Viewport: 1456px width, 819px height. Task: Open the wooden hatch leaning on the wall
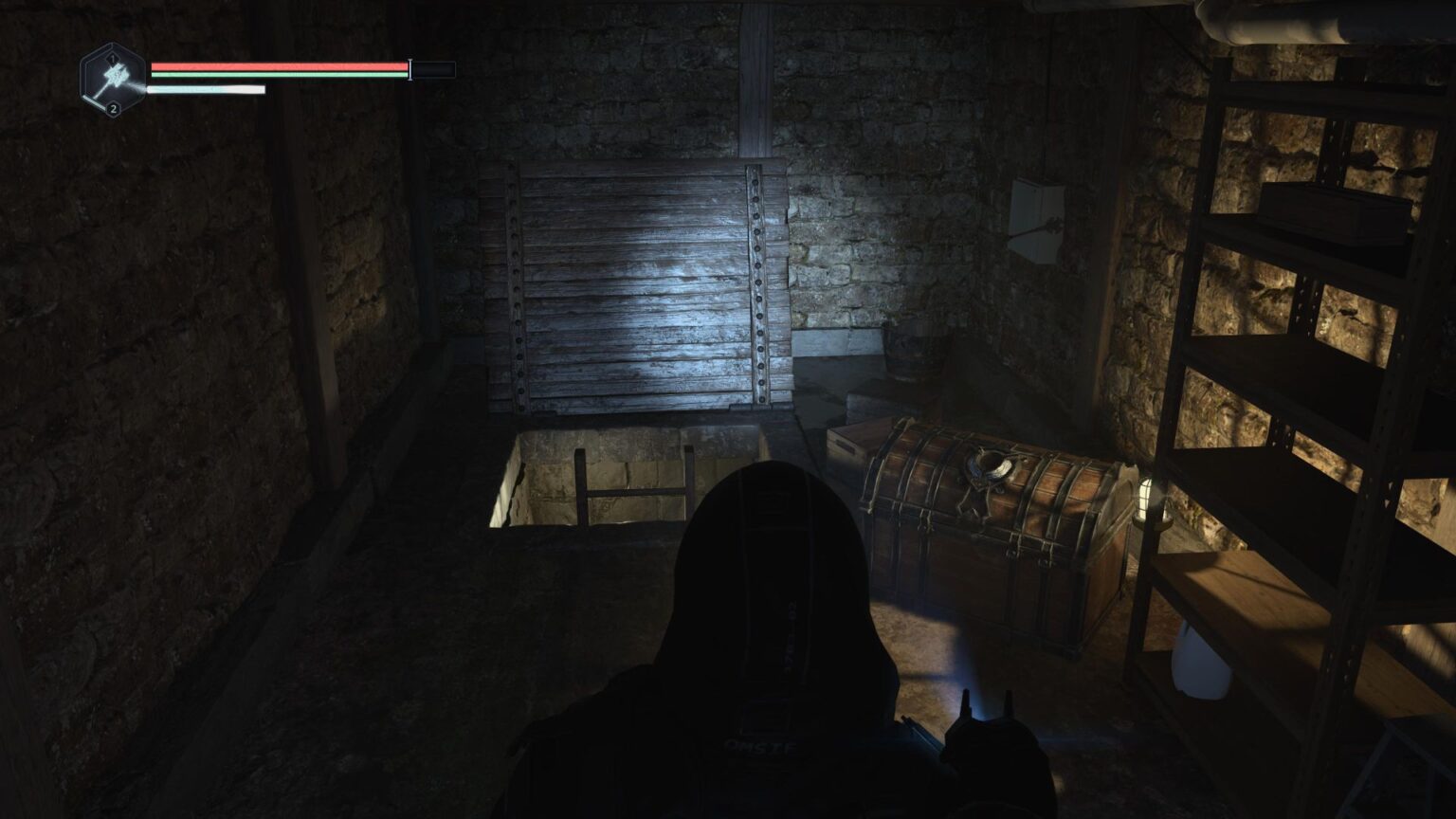tap(635, 284)
